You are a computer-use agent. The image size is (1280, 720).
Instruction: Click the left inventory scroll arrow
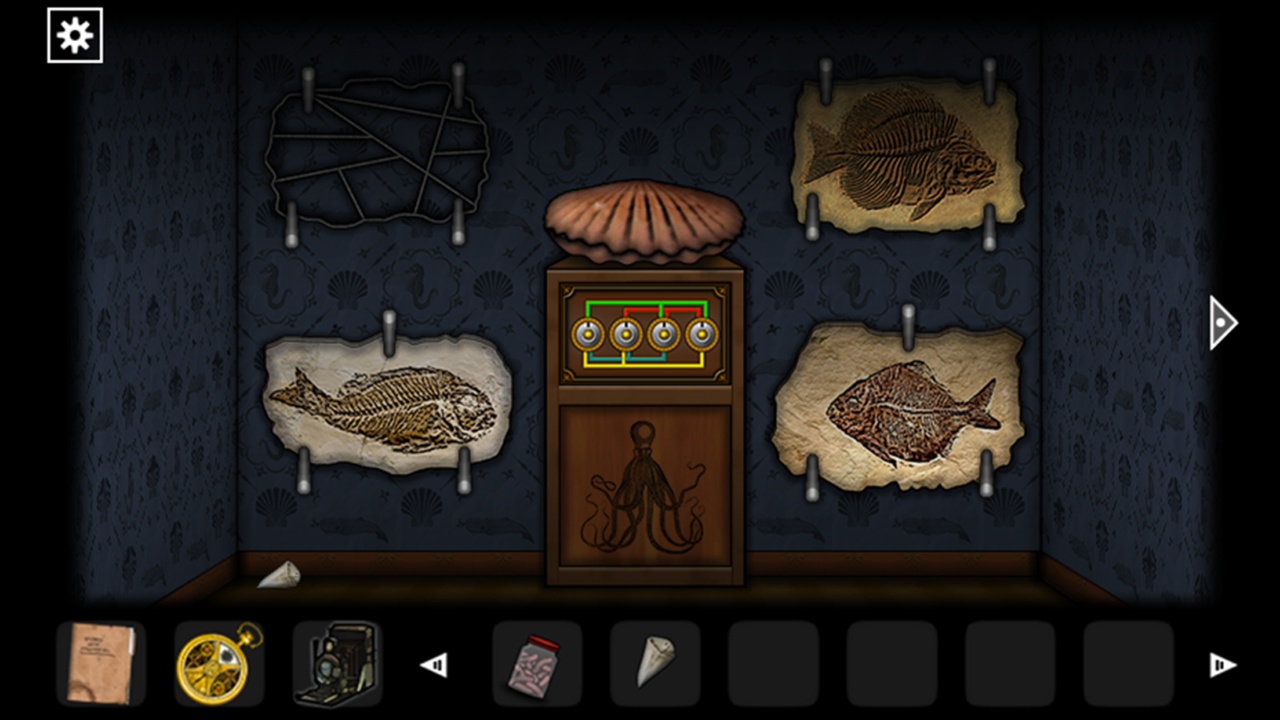point(434,663)
